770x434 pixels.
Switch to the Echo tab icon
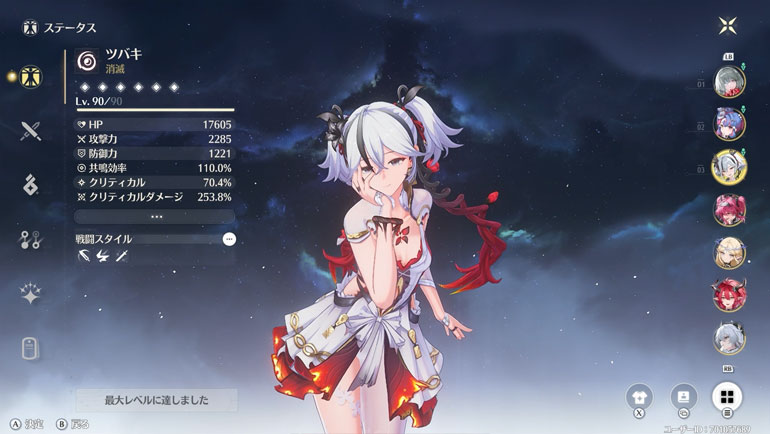(x=30, y=184)
